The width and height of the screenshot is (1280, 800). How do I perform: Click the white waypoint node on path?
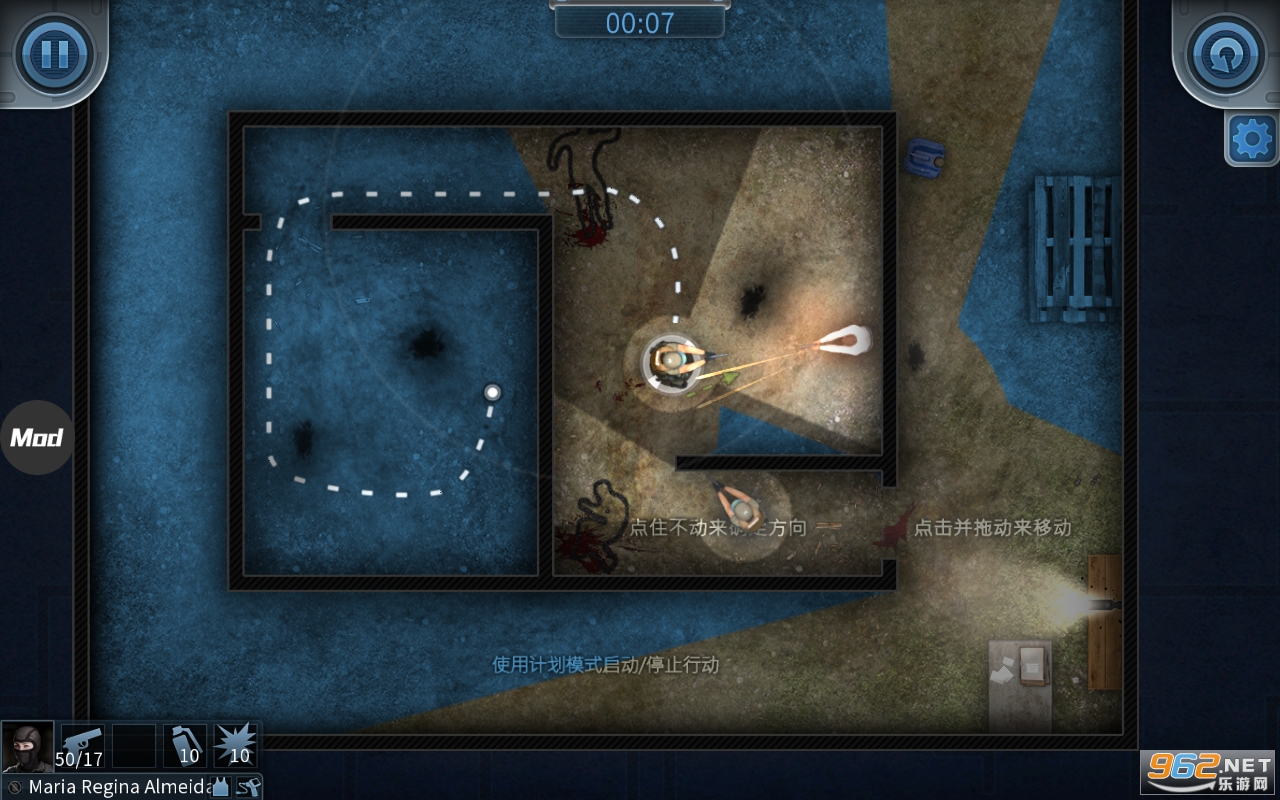(x=492, y=393)
